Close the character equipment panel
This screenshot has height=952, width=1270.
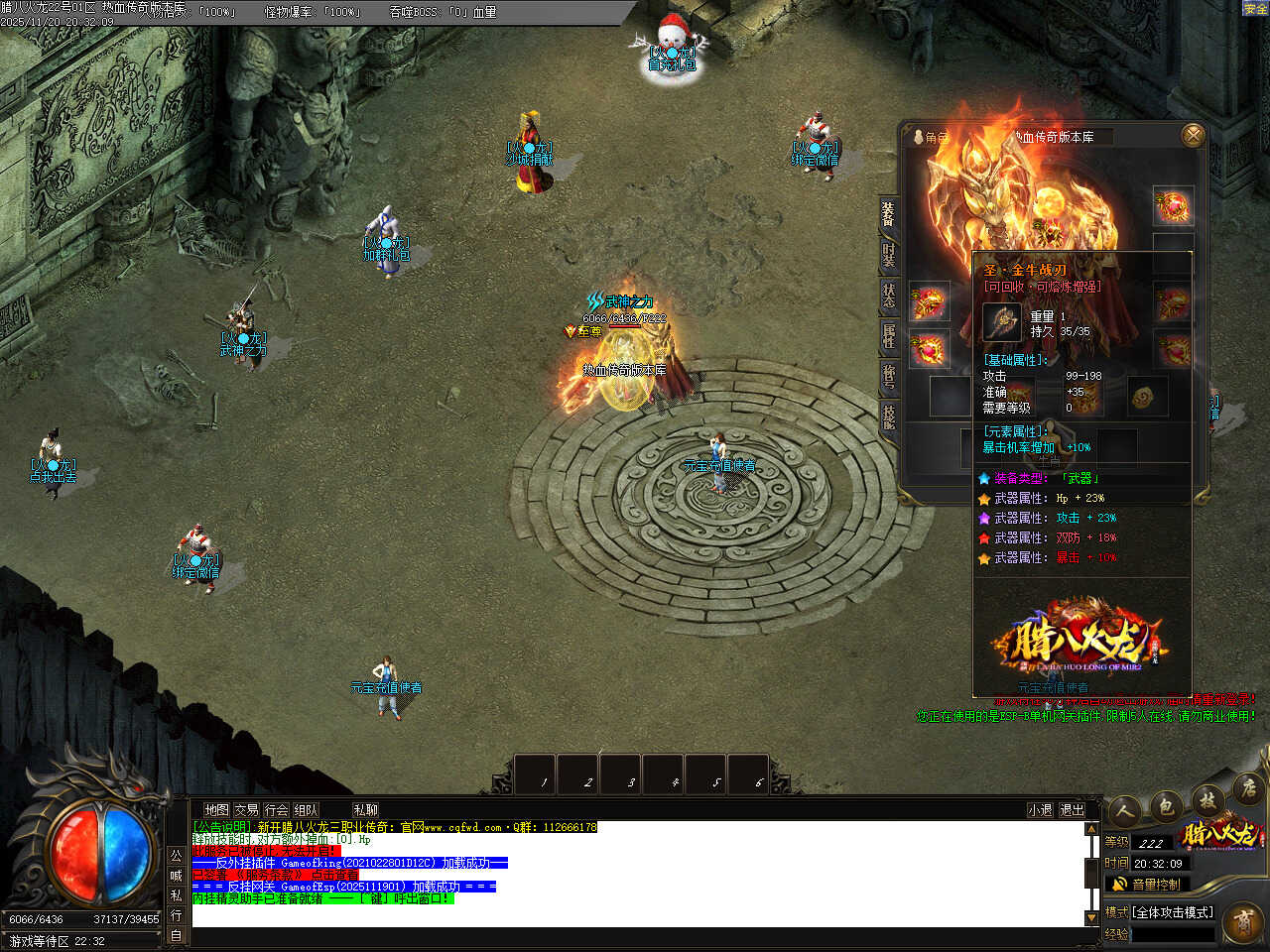(1193, 135)
